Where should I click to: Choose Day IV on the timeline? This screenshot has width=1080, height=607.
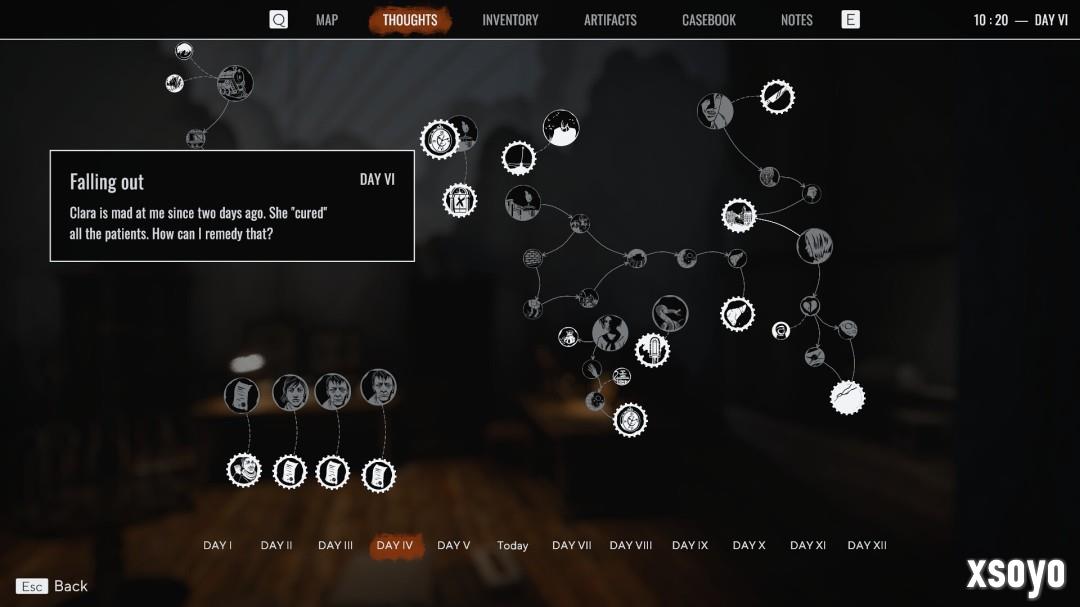click(x=395, y=546)
